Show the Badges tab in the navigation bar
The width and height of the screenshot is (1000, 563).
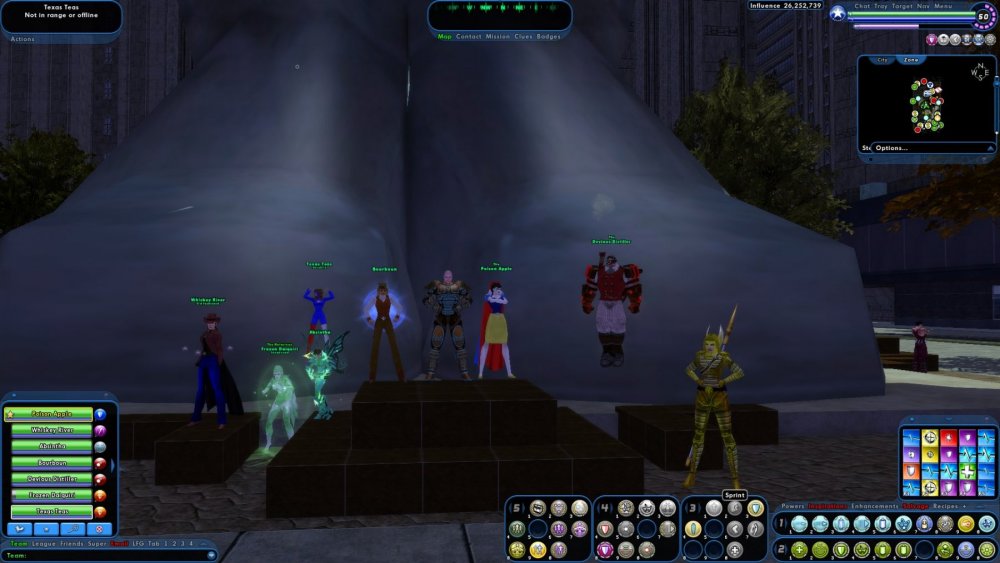pos(549,37)
